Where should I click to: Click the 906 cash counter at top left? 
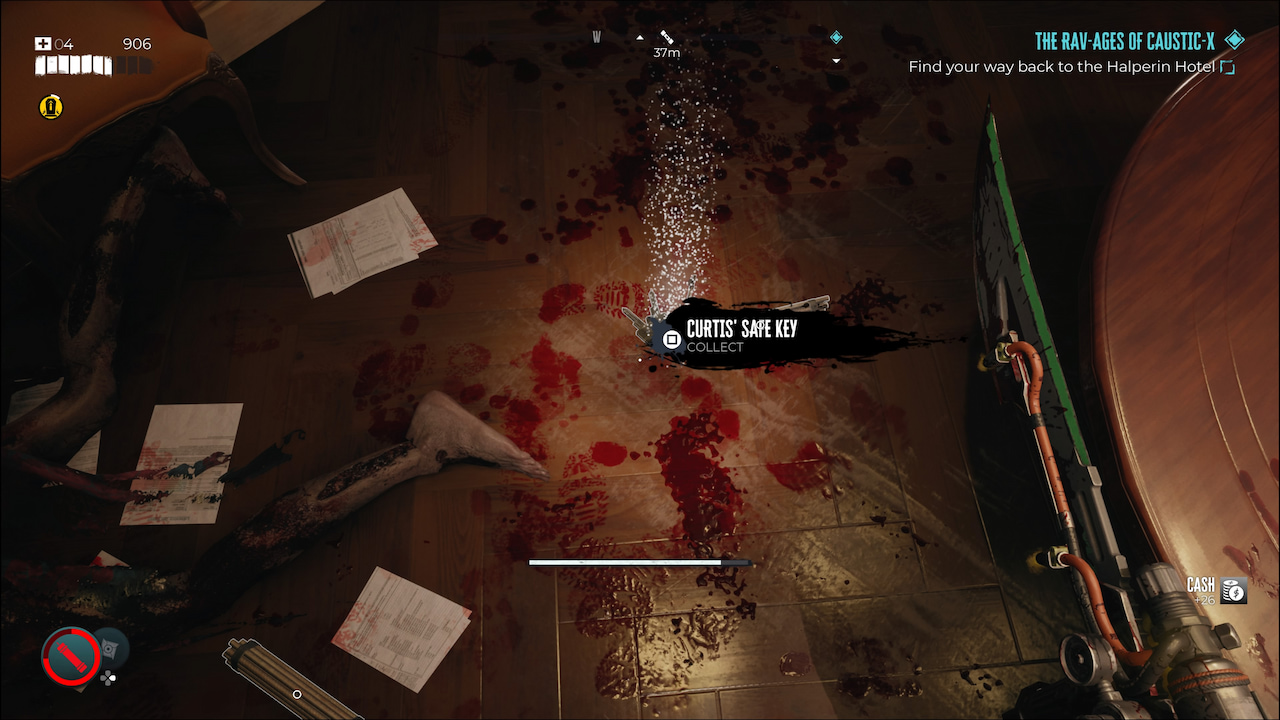tap(136, 43)
